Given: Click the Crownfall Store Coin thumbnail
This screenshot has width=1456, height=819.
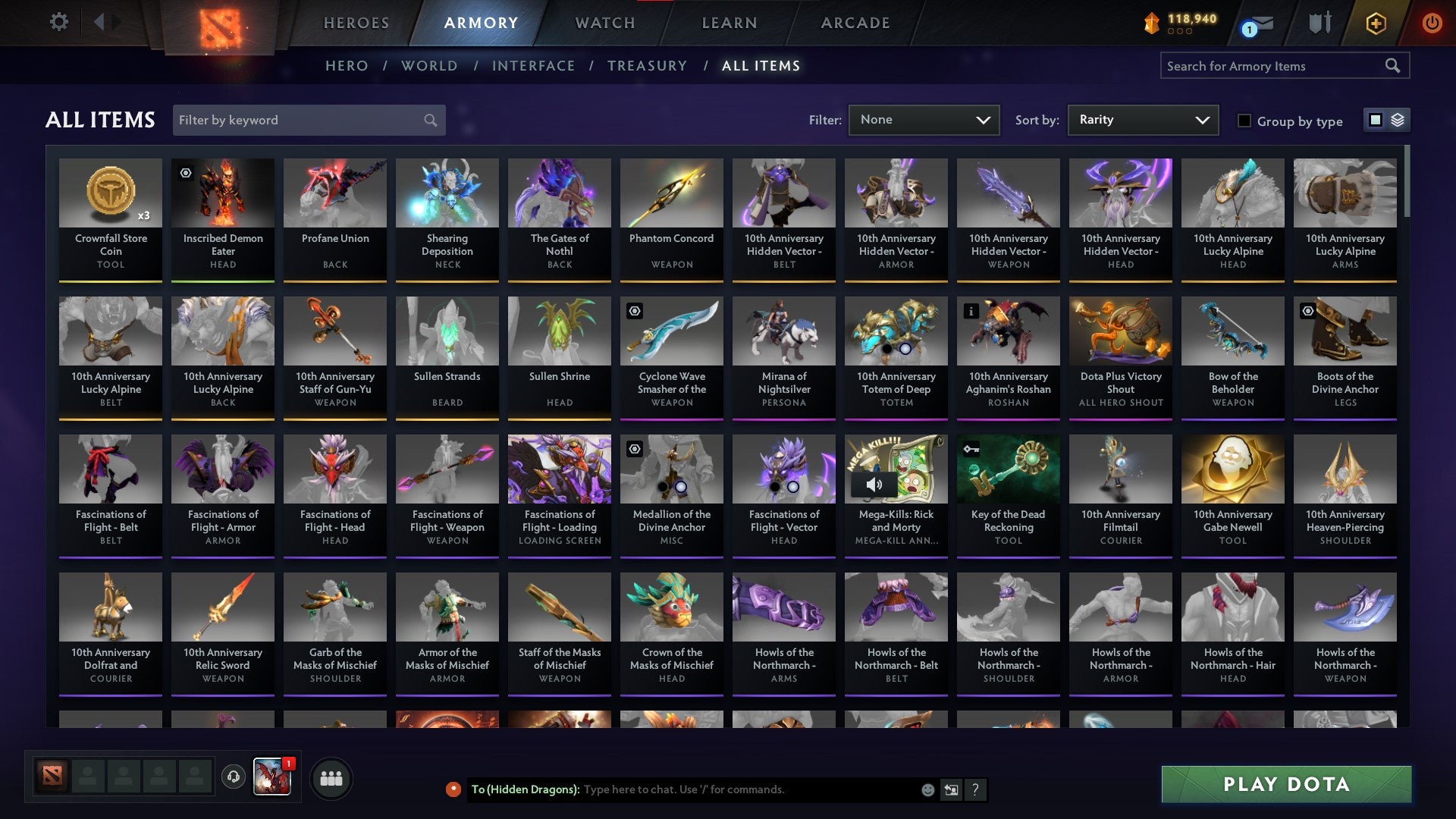Looking at the screenshot, I should (111, 193).
